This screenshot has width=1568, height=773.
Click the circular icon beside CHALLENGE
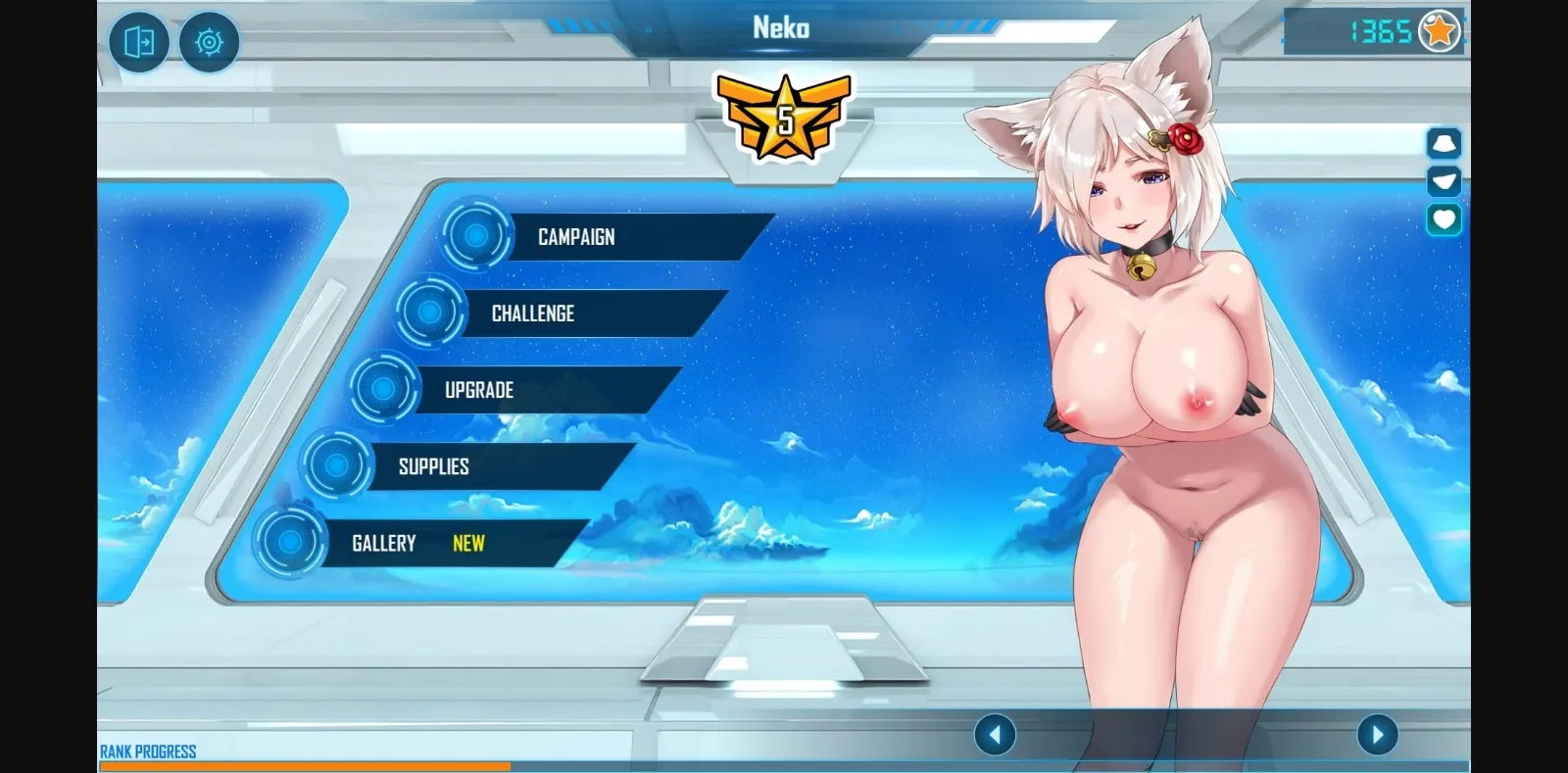[431, 314]
